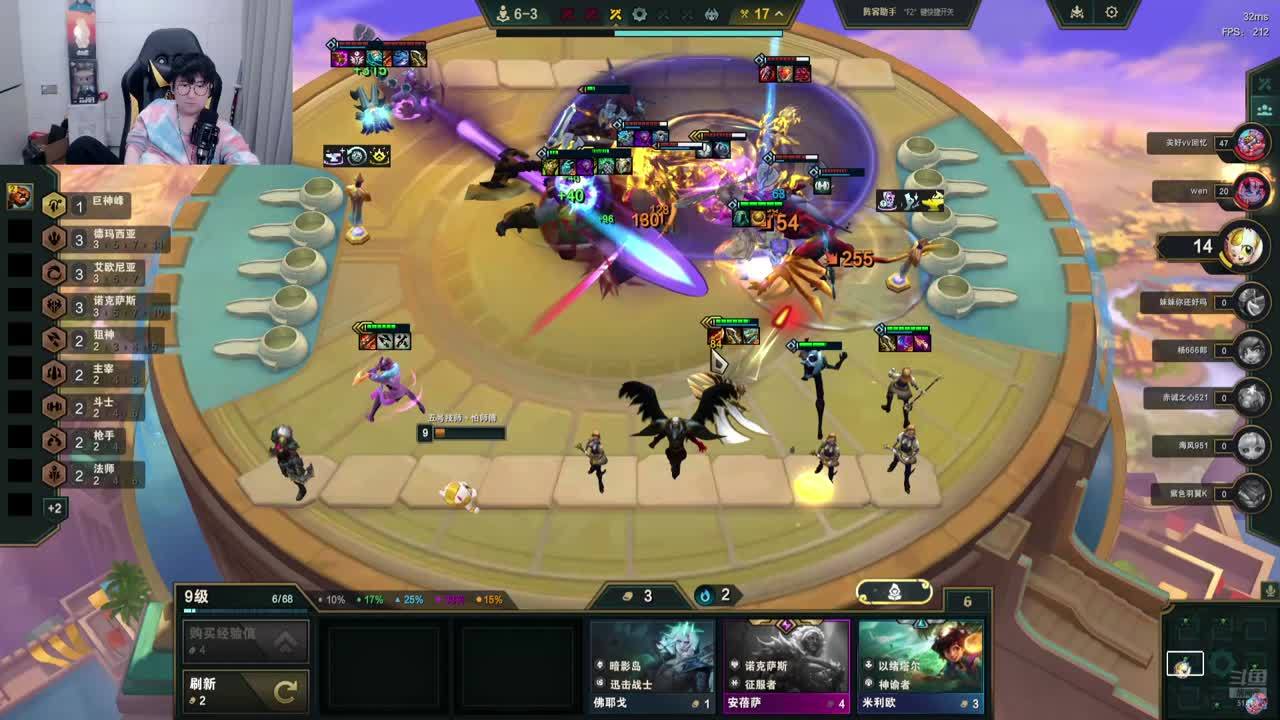Expand the +2 hidden traits button
The width and height of the screenshot is (1280, 720).
tap(54, 508)
